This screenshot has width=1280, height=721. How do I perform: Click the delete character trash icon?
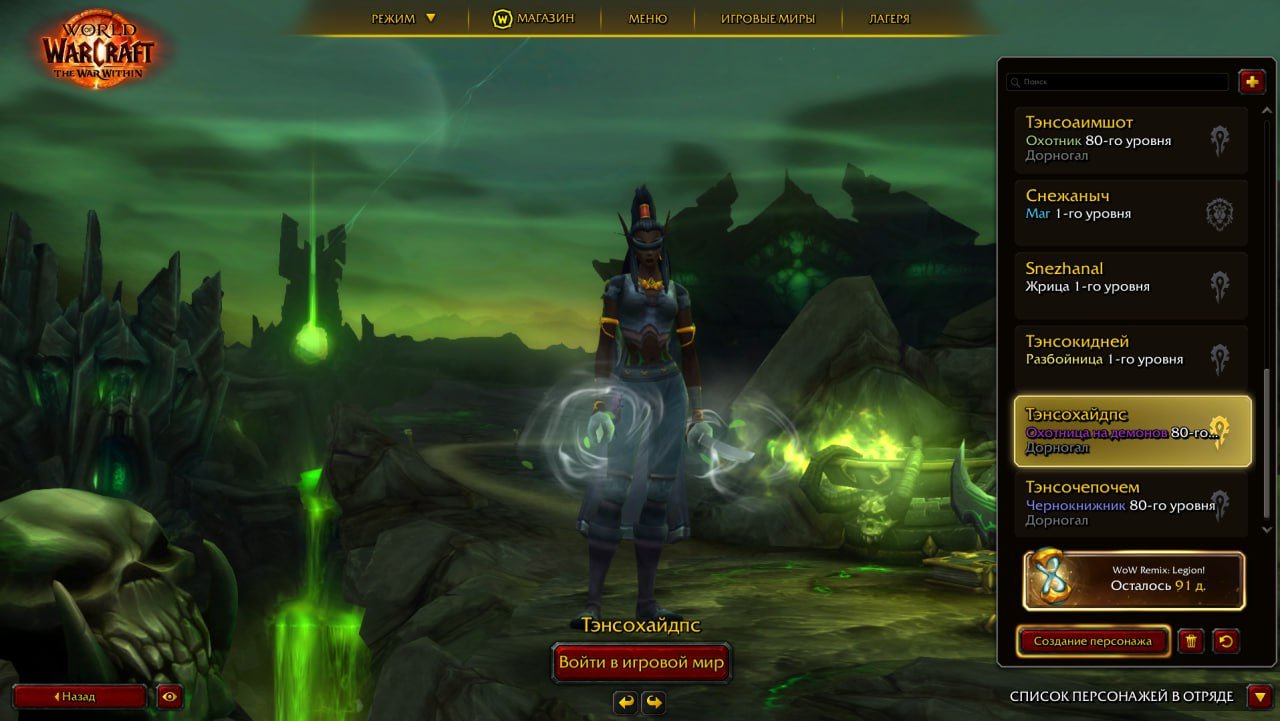click(x=1190, y=641)
